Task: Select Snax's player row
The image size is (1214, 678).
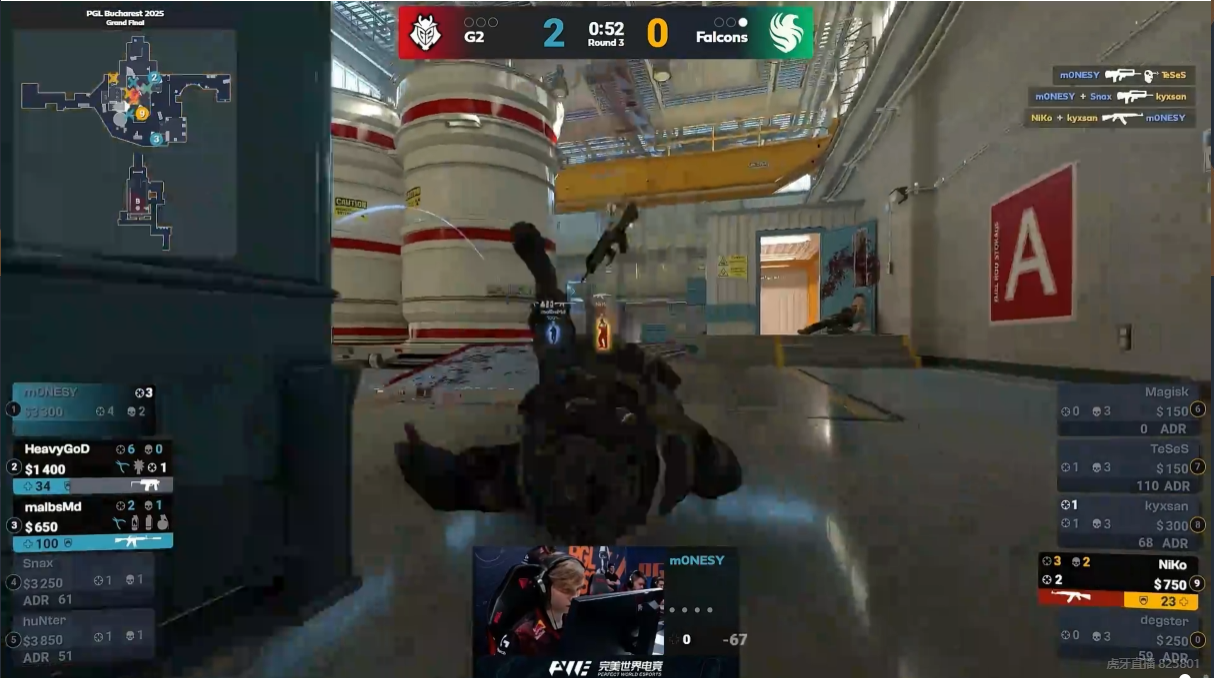Action: coord(85,581)
